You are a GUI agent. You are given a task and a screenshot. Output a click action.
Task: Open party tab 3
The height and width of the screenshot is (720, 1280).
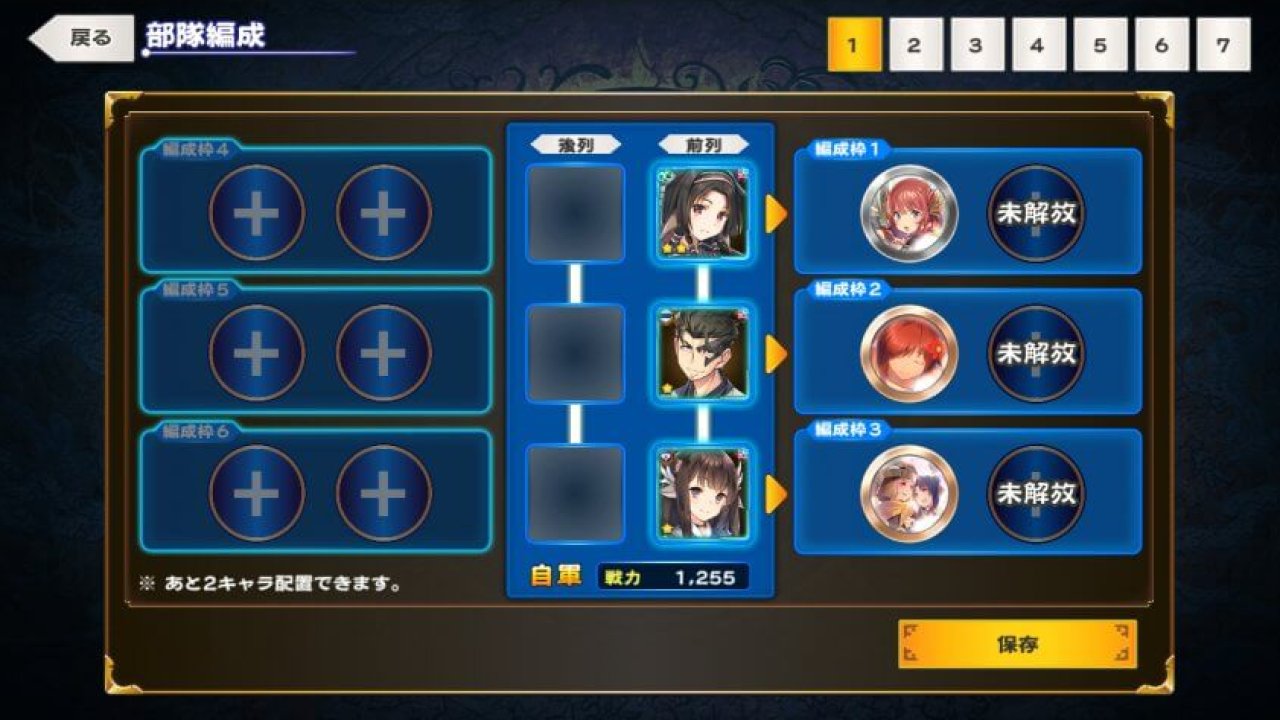(x=976, y=45)
